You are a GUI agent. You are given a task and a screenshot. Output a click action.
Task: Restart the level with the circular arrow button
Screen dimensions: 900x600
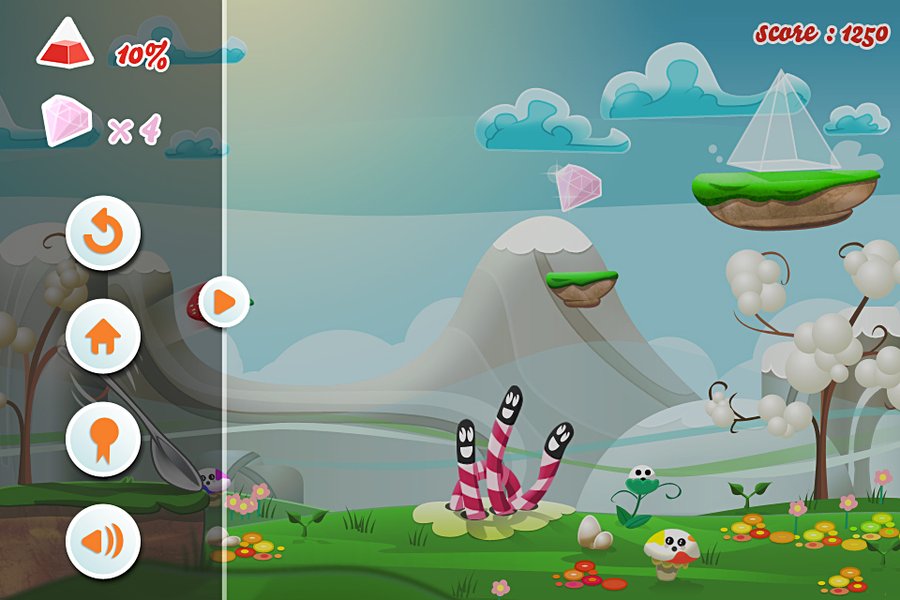[103, 234]
